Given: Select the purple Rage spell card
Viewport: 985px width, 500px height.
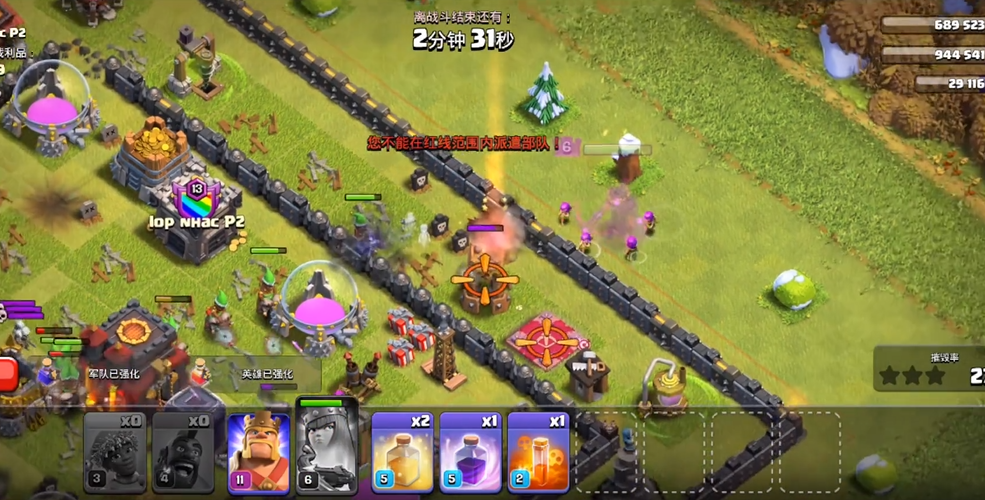Looking at the screenshot, I should point(470,452).
